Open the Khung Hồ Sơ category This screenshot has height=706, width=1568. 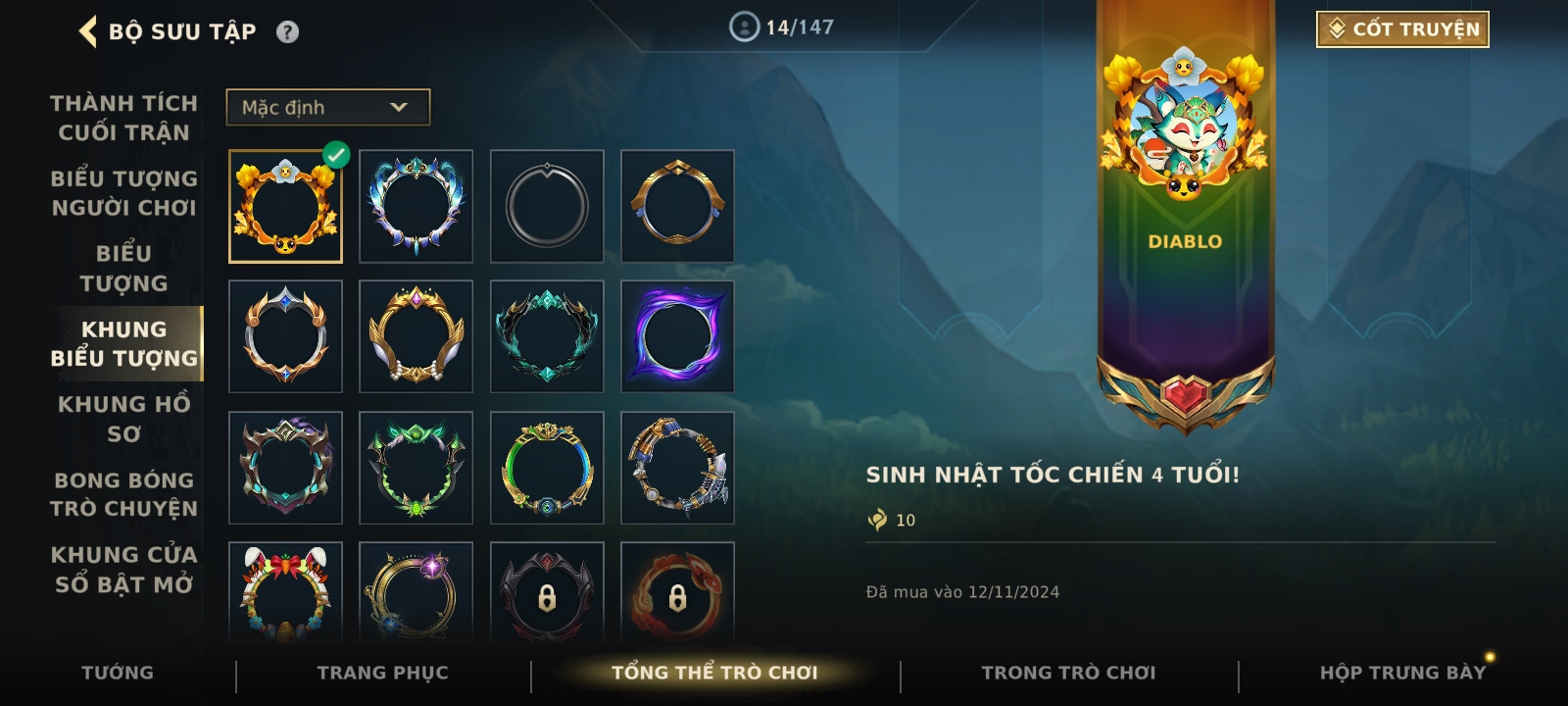(x=123, y=419)
